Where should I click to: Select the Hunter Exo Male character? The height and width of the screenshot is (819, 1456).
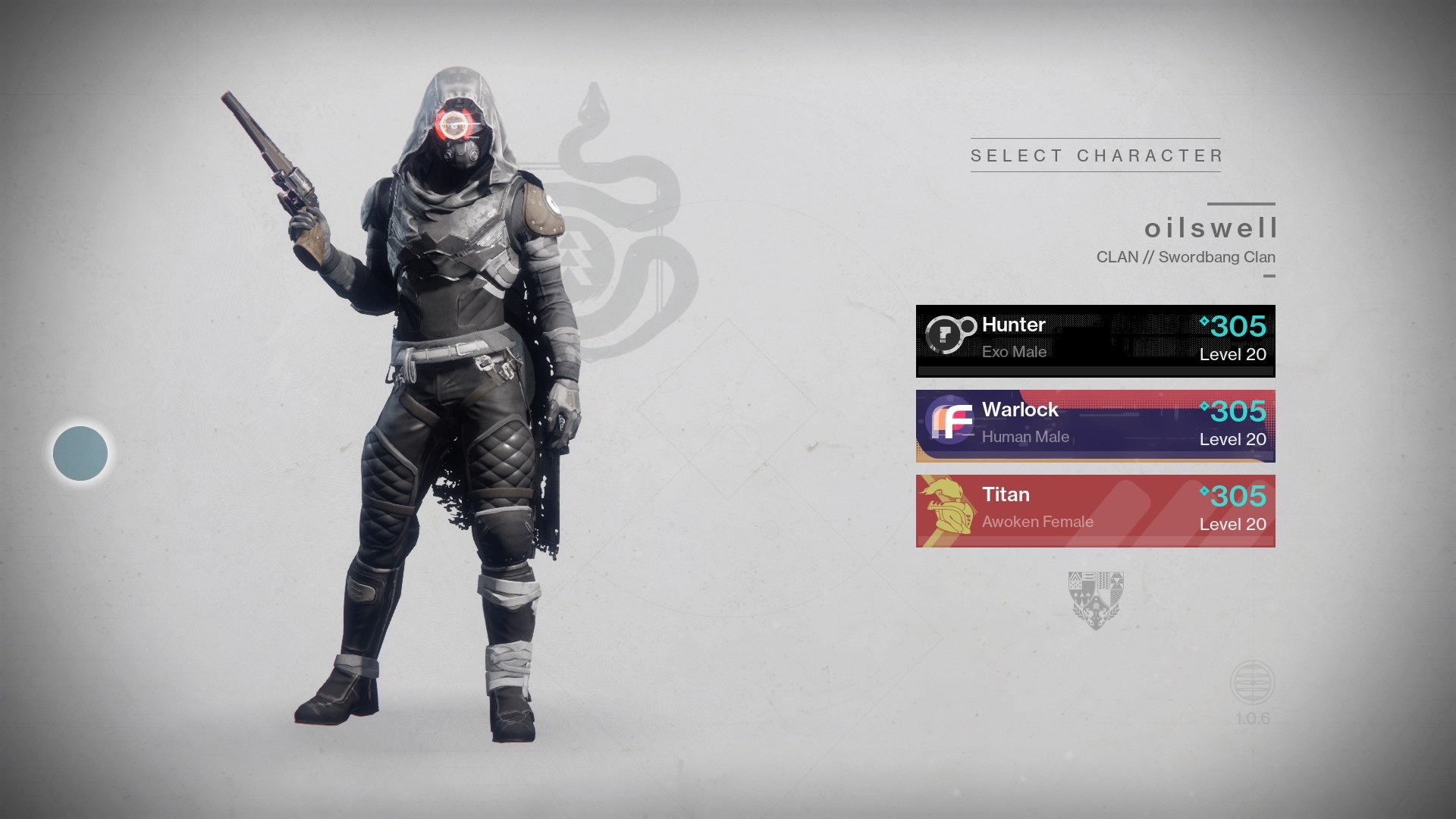[1095, 340]
